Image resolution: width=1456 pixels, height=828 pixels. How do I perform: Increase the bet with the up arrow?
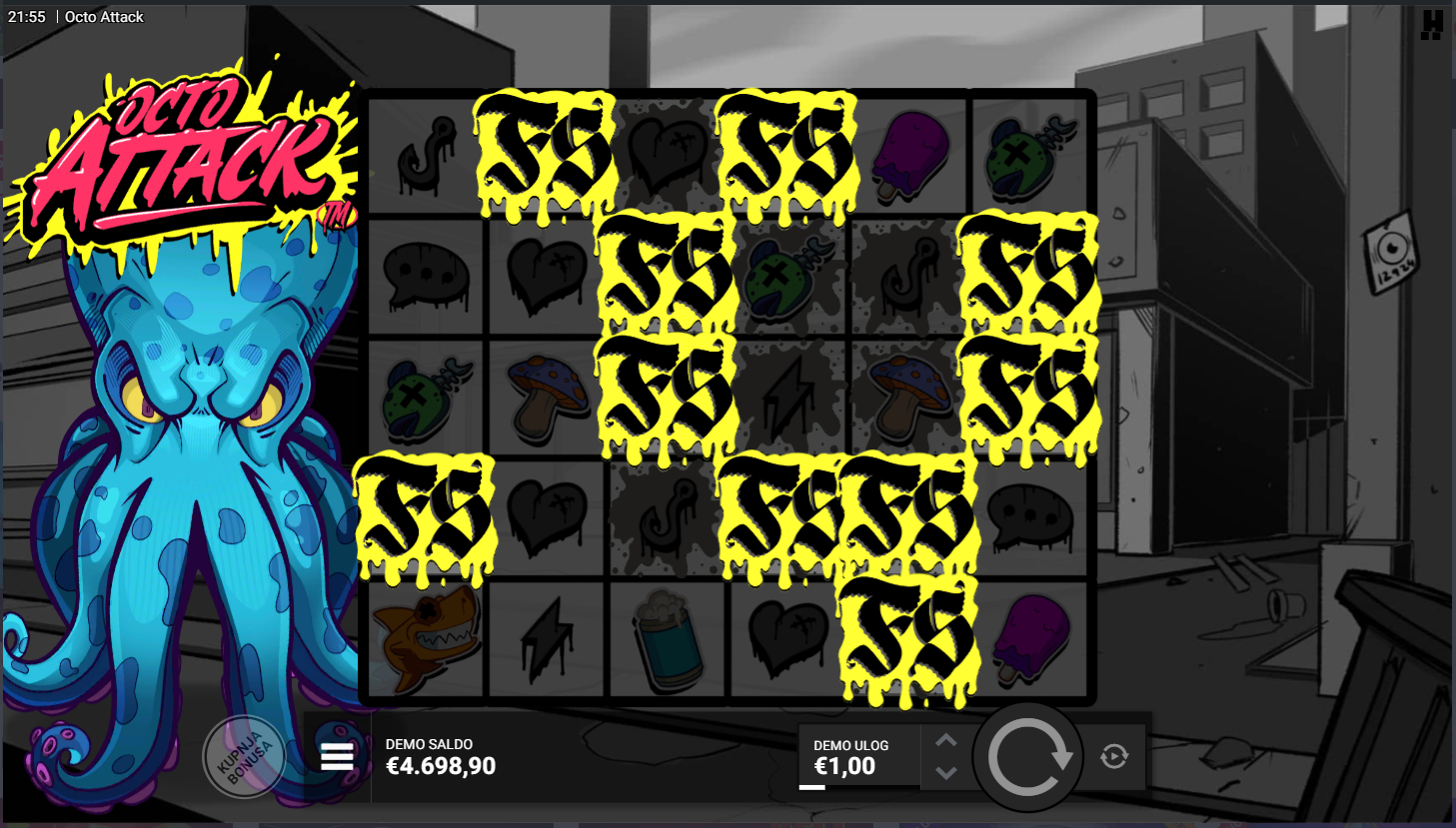tap(946, 741)
